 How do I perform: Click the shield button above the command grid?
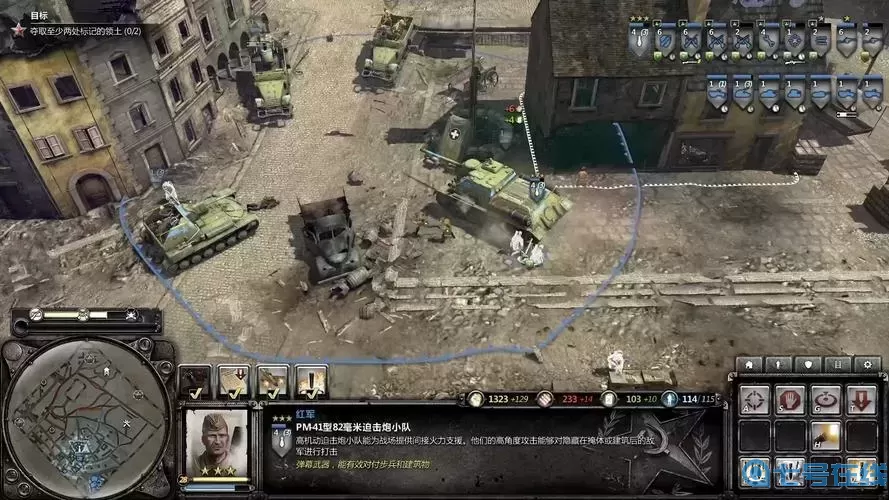point(807,364)
